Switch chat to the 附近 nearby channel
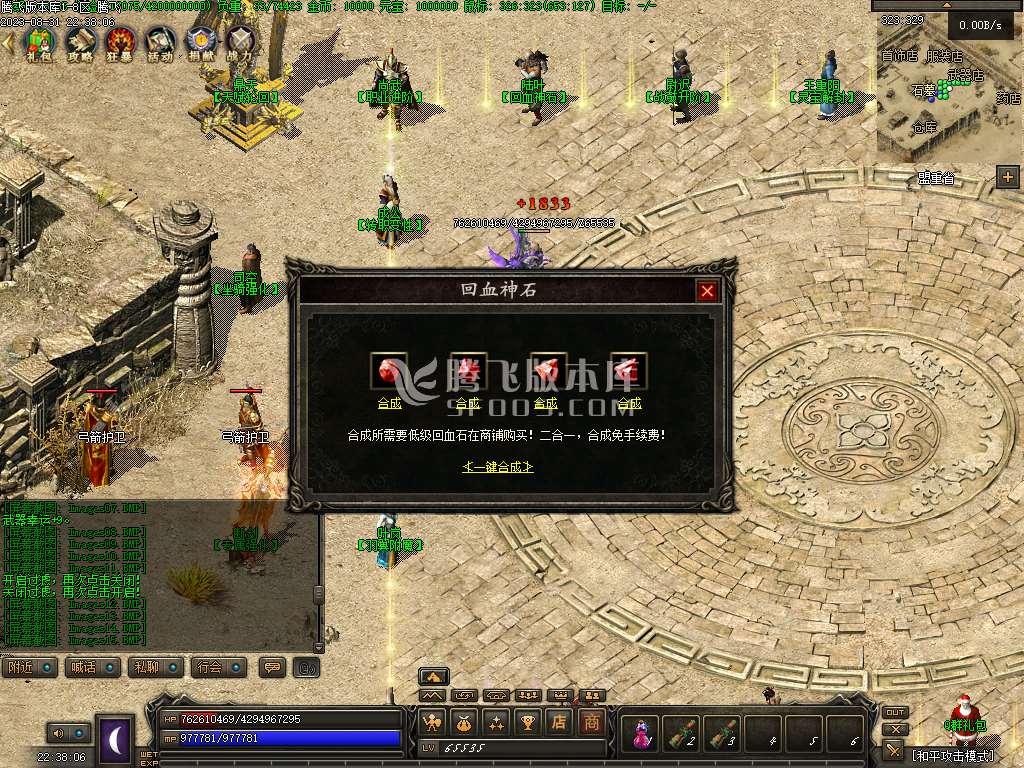1024x768 pixels. coord(29,667)
